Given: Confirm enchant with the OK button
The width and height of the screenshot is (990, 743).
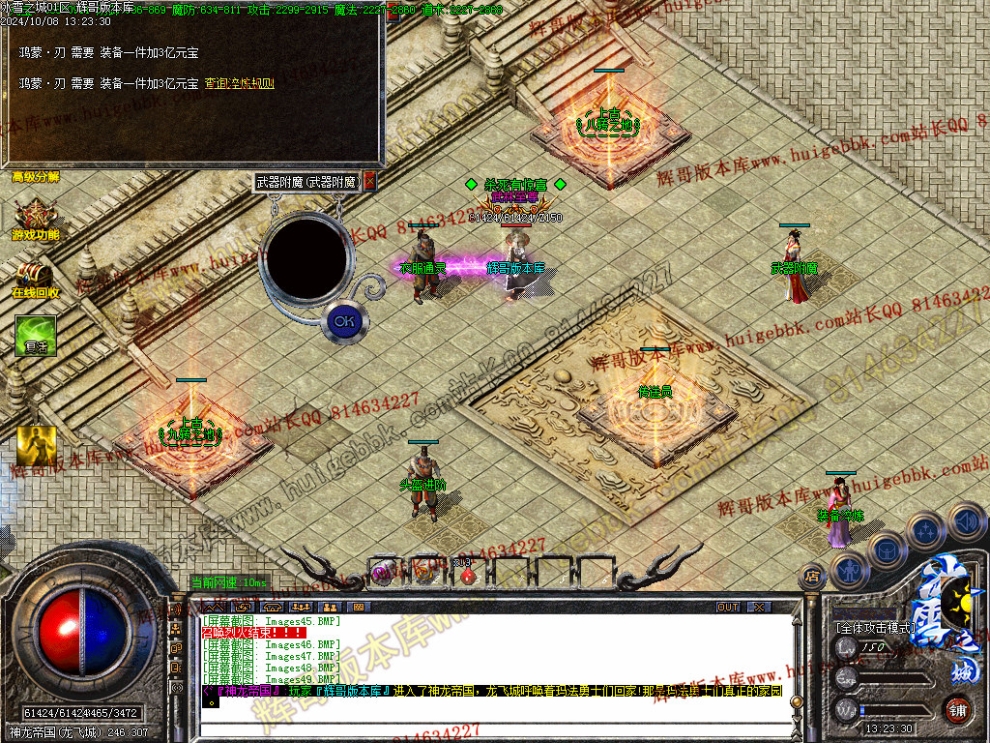Looking at the screenshot, I should 343,321.
